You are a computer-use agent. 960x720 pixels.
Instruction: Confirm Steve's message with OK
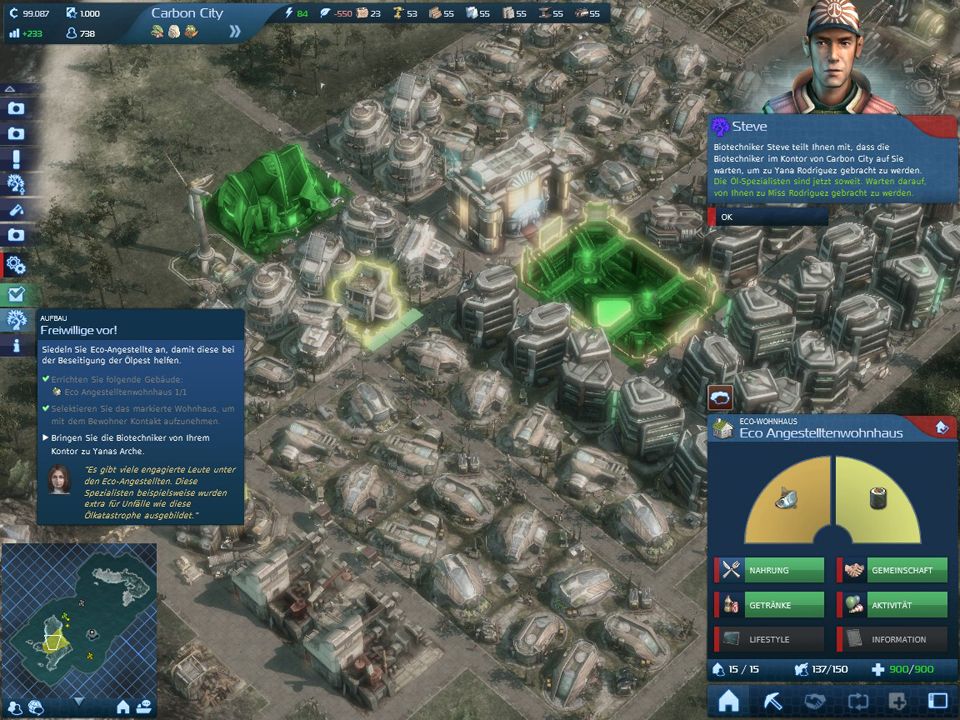[767, 217]
